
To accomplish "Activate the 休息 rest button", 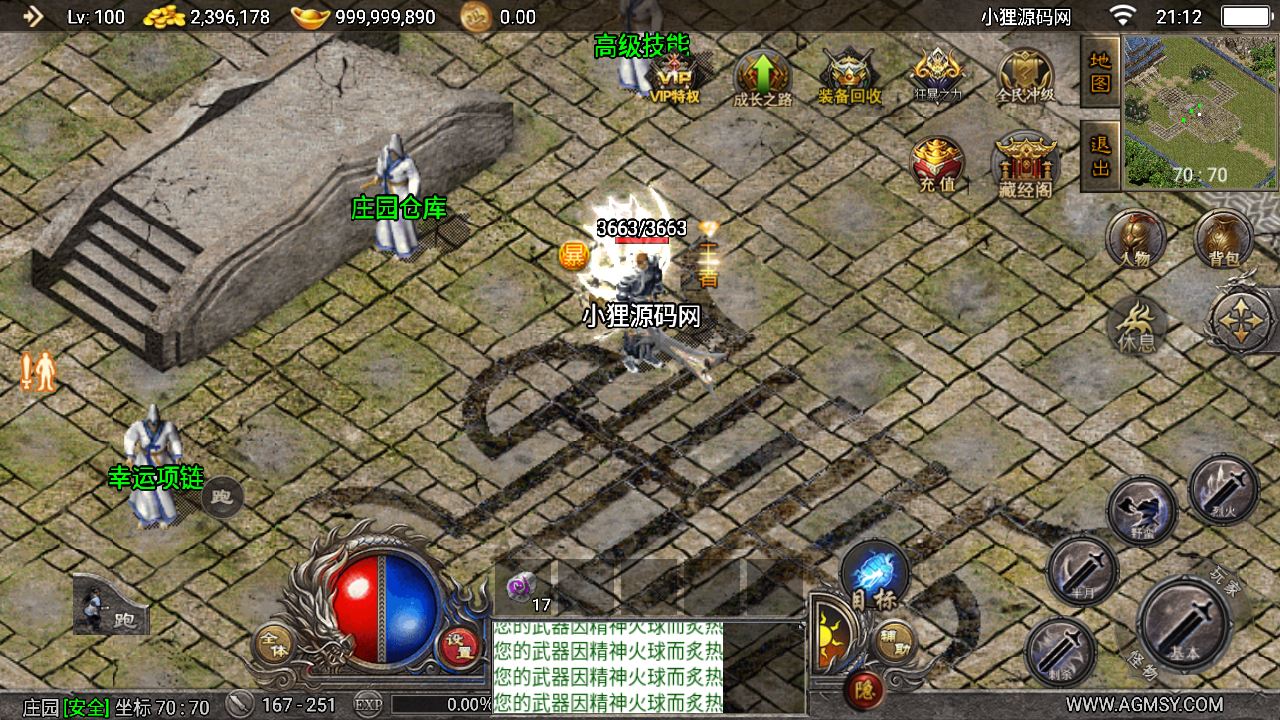I will [x=1136, y=325].
